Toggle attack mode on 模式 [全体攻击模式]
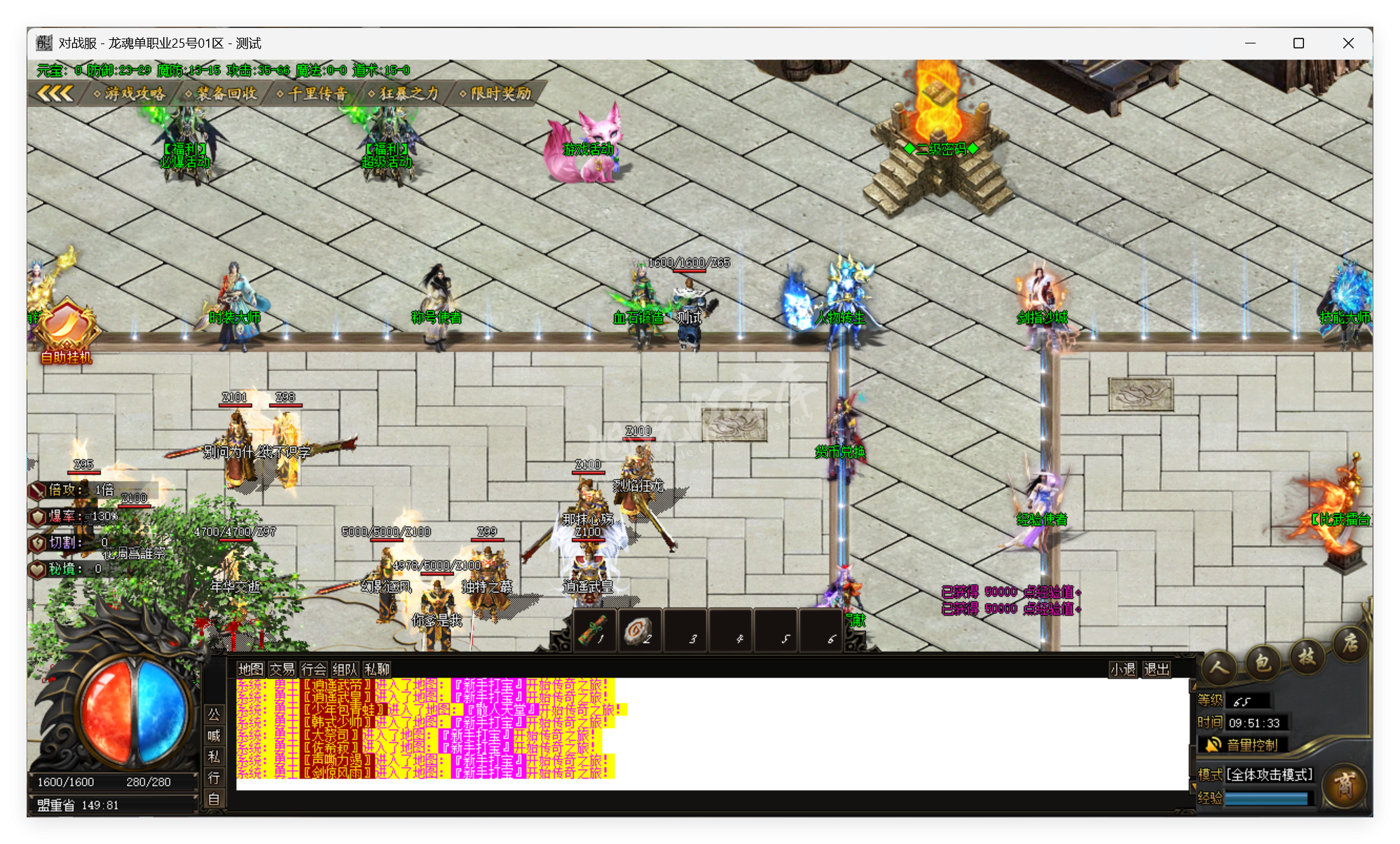Image resolution: width=1400 pixels, height=844 pixels. tap(1270, 775)
